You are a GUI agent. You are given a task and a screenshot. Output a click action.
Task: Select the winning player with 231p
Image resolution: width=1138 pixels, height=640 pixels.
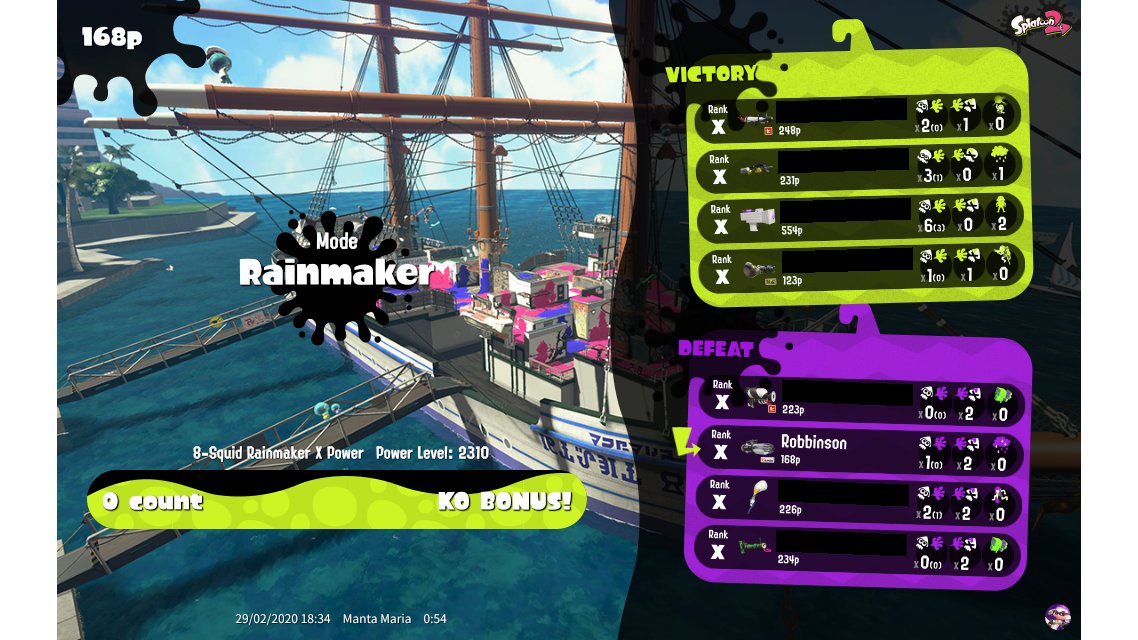860,167
